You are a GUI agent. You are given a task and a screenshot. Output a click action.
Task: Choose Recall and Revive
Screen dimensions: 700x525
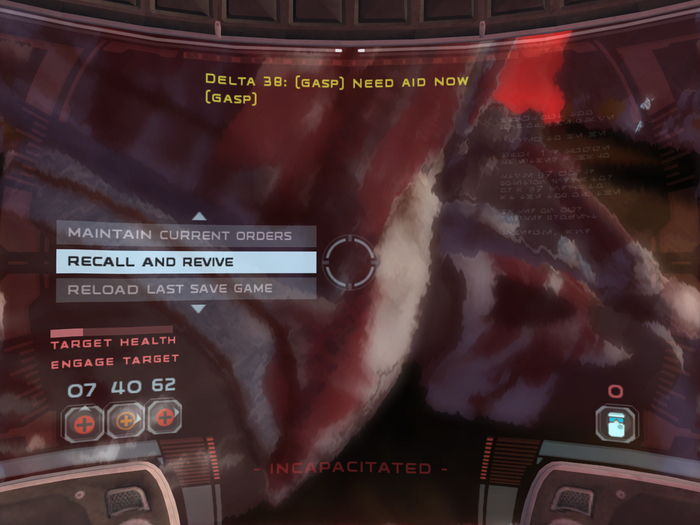(x=185, y=262)
